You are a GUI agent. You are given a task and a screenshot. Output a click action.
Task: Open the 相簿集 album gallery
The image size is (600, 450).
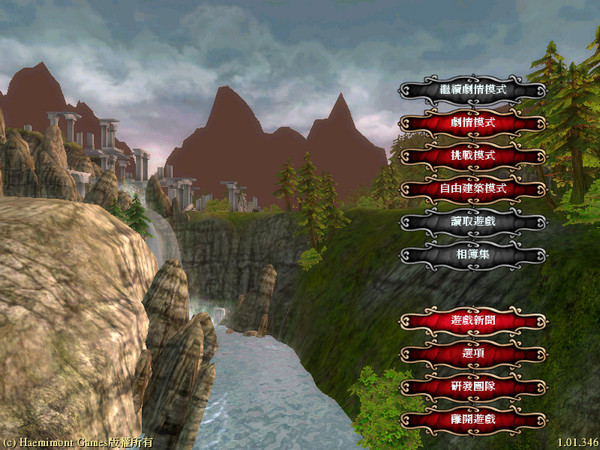pyautogui.click(x=473, y=254)
